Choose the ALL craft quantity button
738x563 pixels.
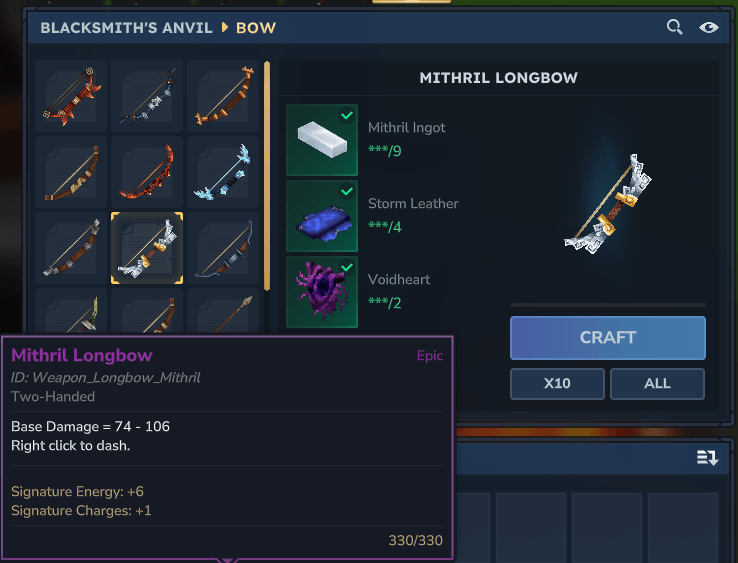point(657,384)
